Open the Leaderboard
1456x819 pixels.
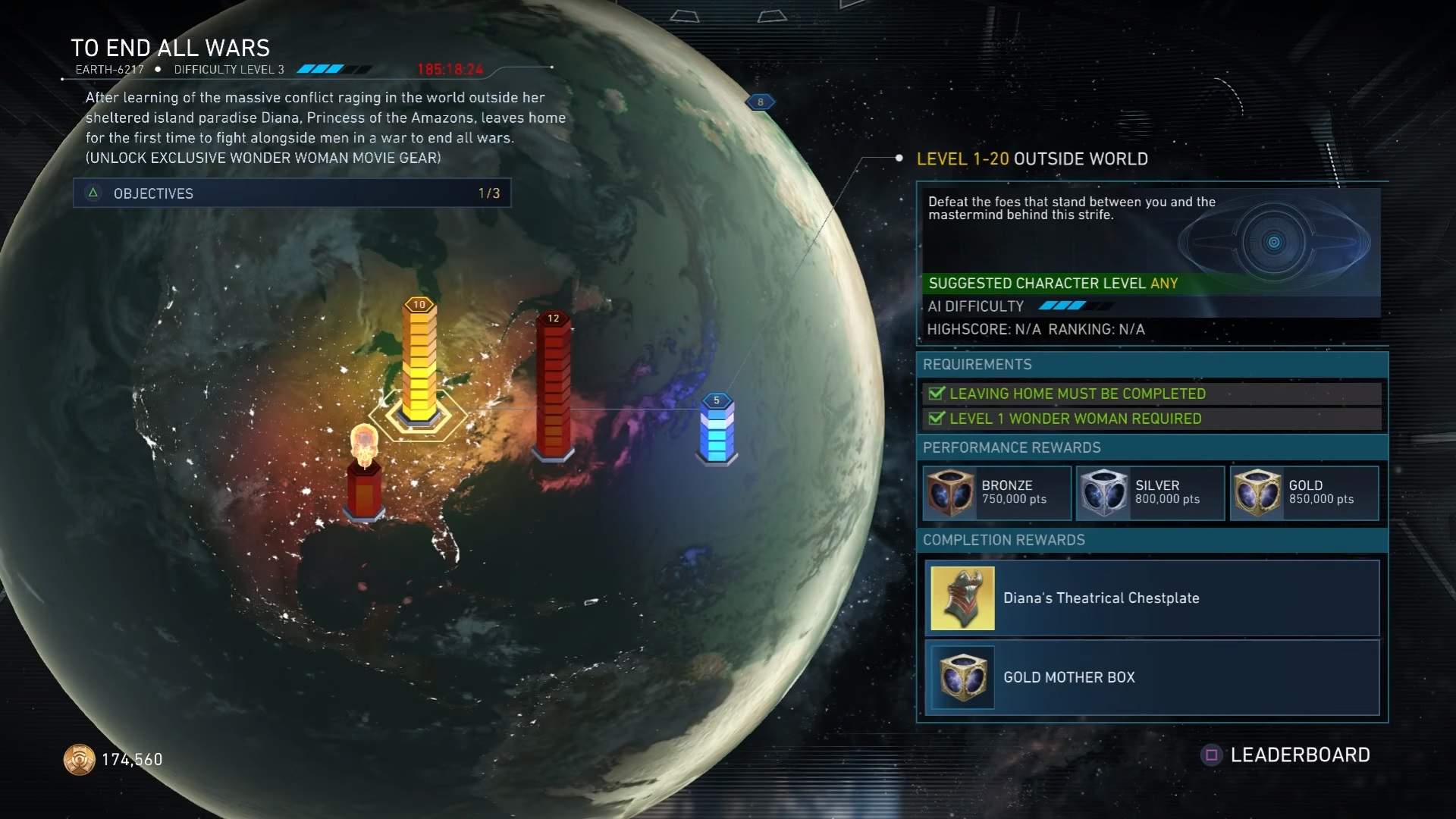pyautogui.click(x=1287, y=755)
